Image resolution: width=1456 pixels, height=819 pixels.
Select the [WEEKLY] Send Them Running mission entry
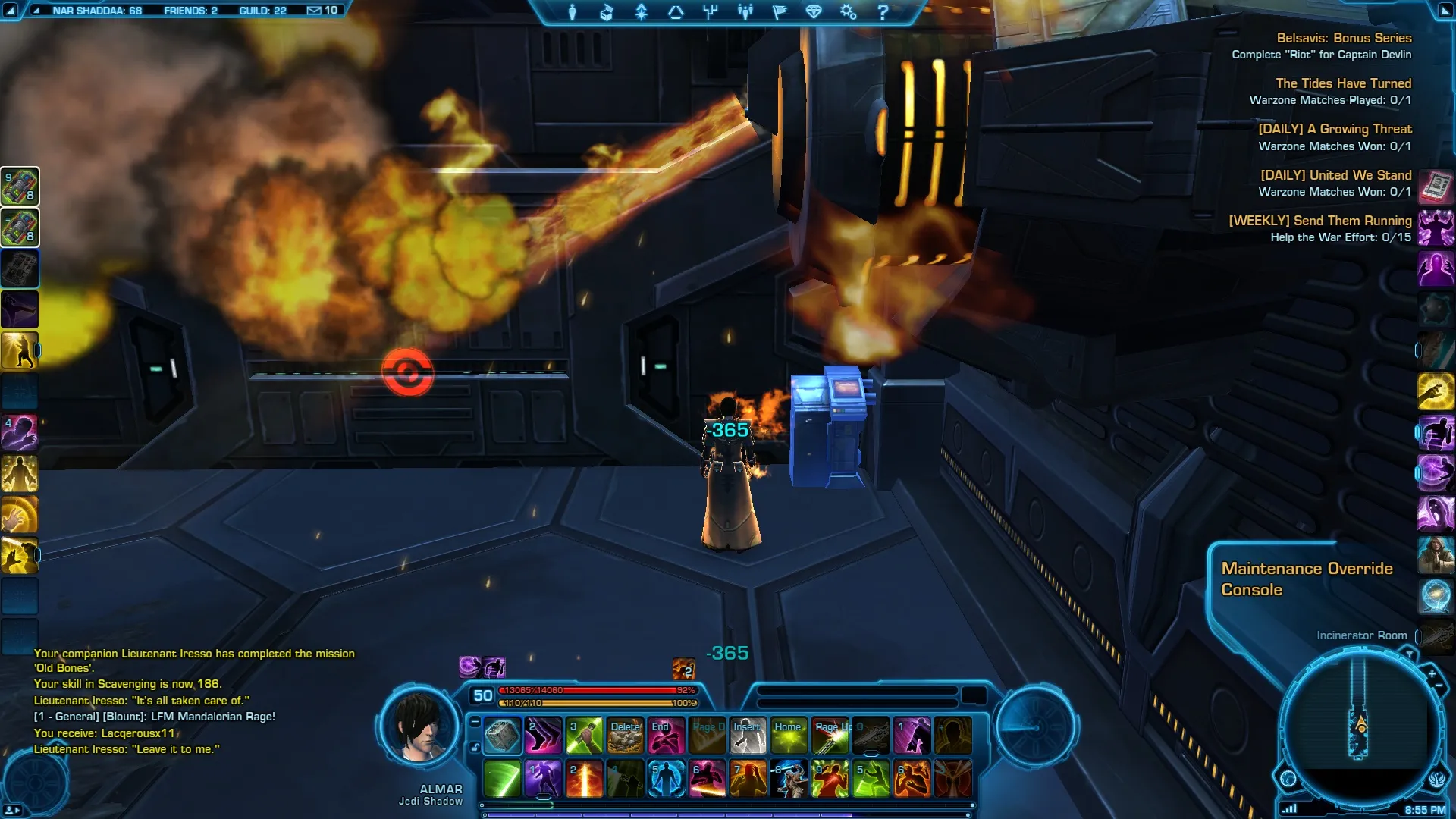1319,221
